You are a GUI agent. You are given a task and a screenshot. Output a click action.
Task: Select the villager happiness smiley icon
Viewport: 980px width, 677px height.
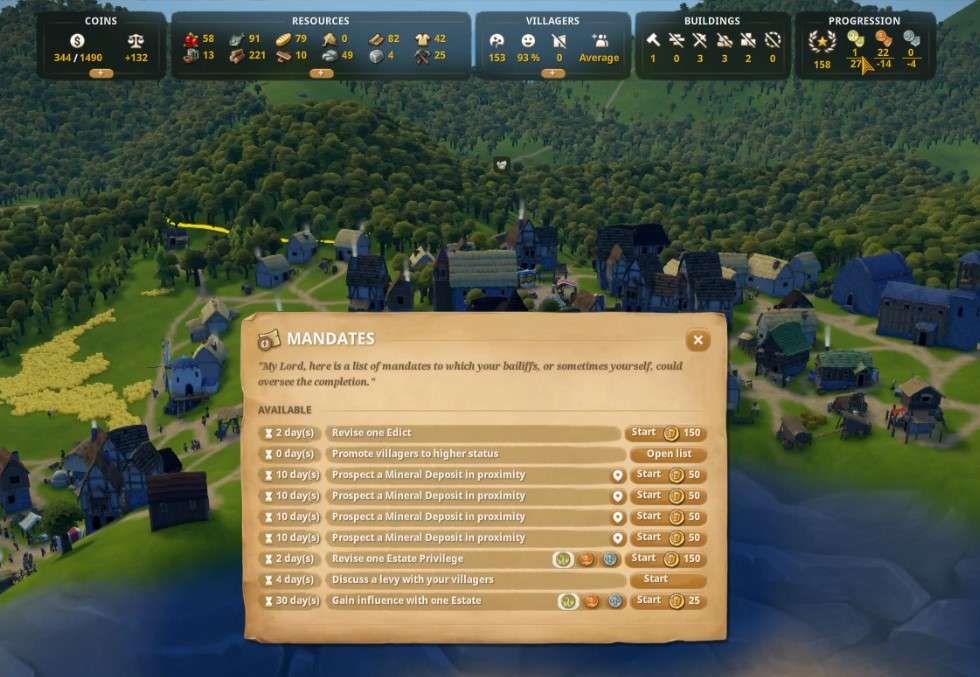[x=528, y=41]
